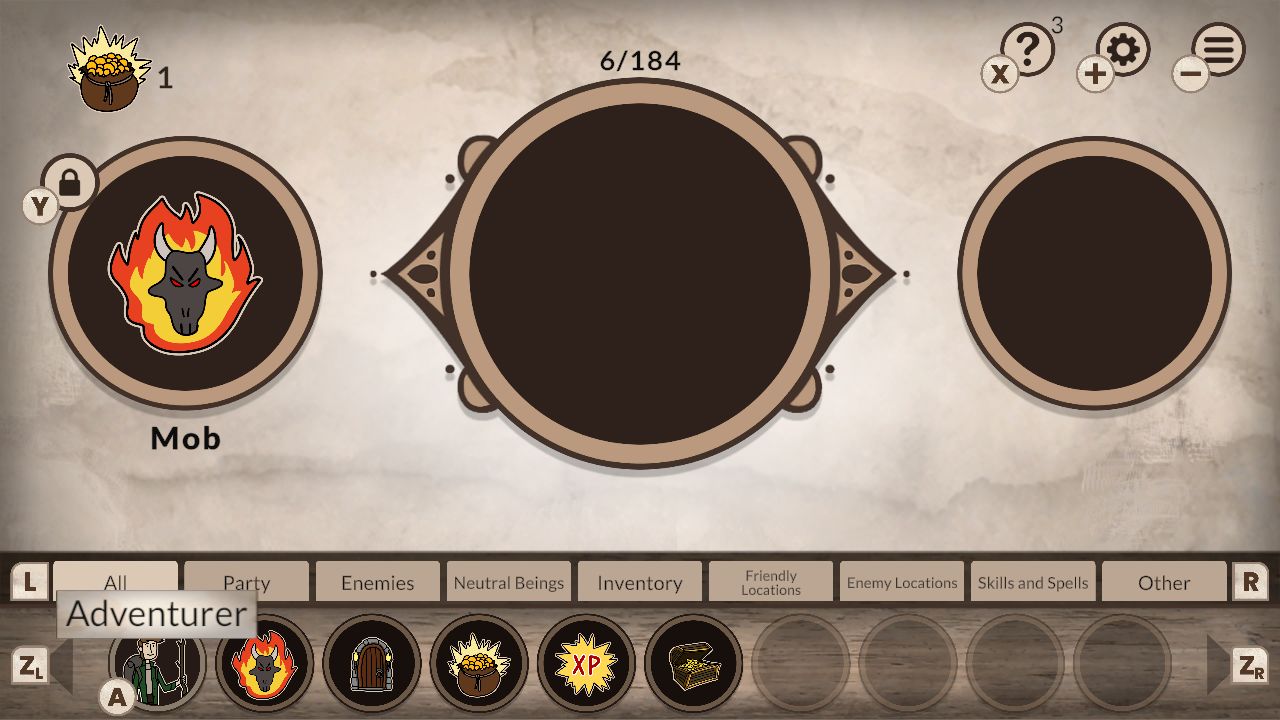Select the treasure chest entry
Image resolution: width=1280 pixels, height=720 pixels.
pyautogui.click(x=694, y=663)
